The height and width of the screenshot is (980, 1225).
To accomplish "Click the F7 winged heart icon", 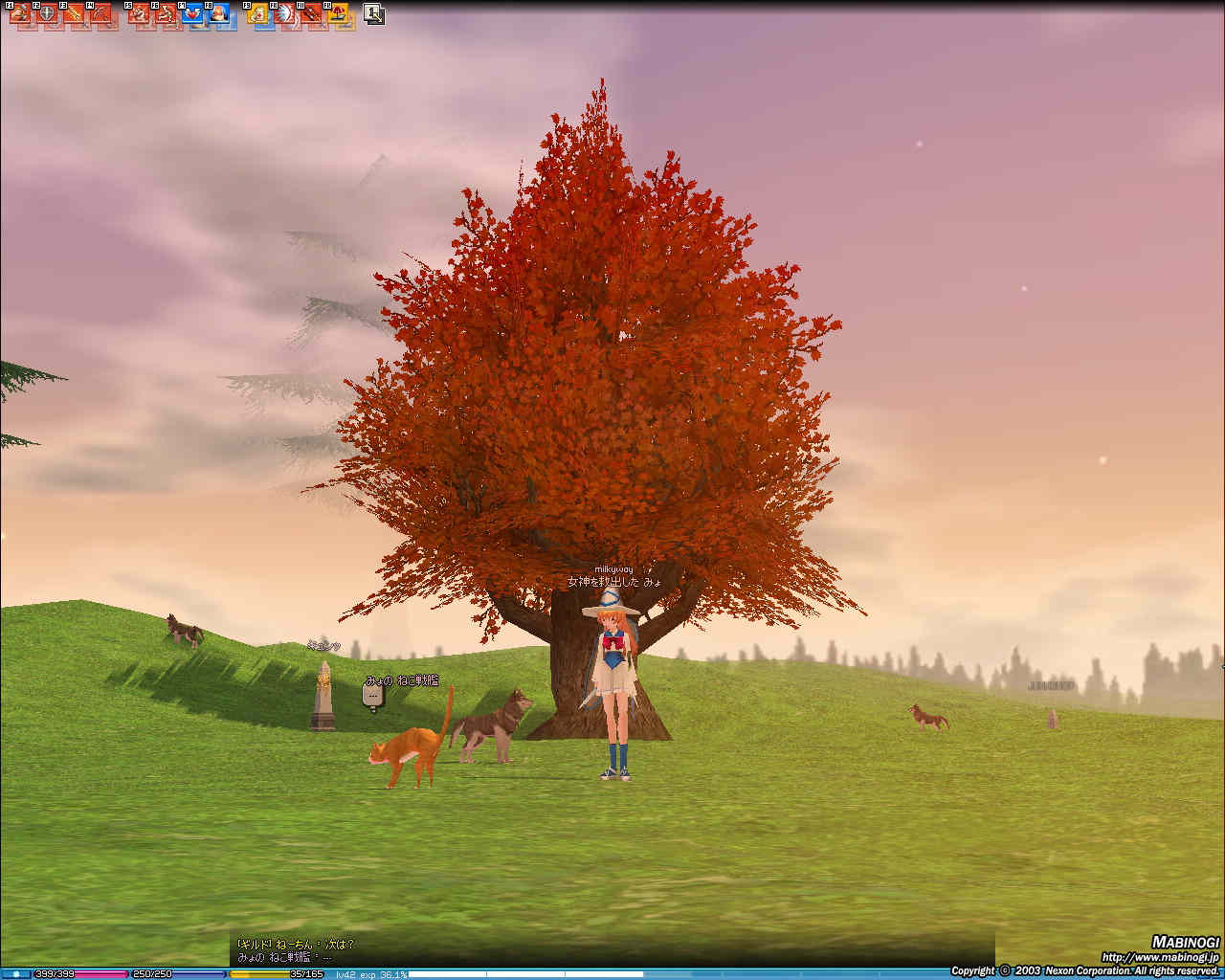I will point(192,14).
